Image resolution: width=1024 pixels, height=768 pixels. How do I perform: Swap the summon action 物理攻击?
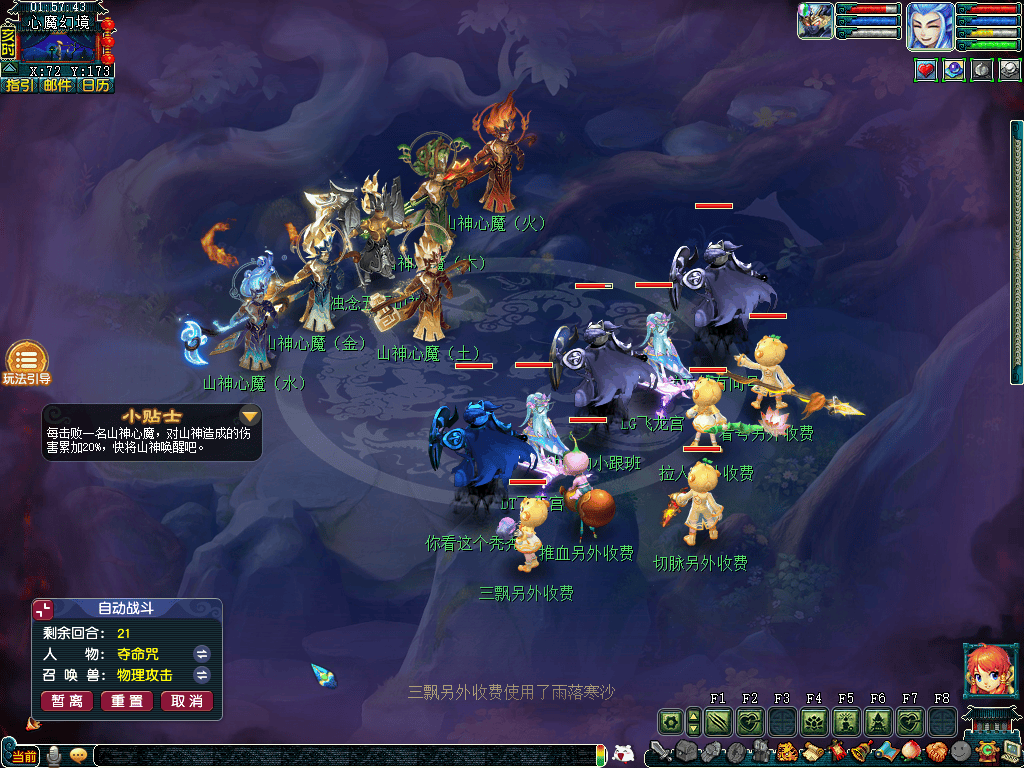[x=202, y=675]
